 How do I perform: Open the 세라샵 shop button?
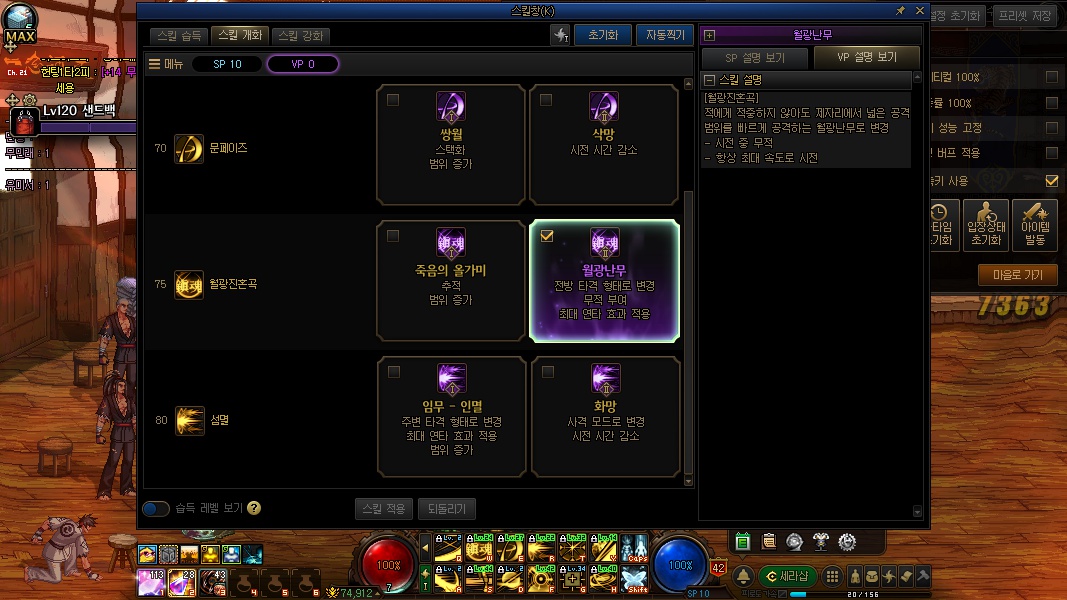pos(788,576)
